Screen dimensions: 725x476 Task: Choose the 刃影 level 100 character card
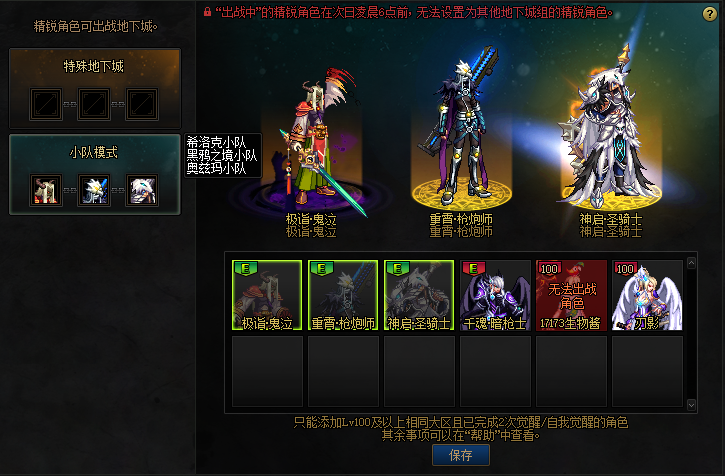[x=648, y=295]
